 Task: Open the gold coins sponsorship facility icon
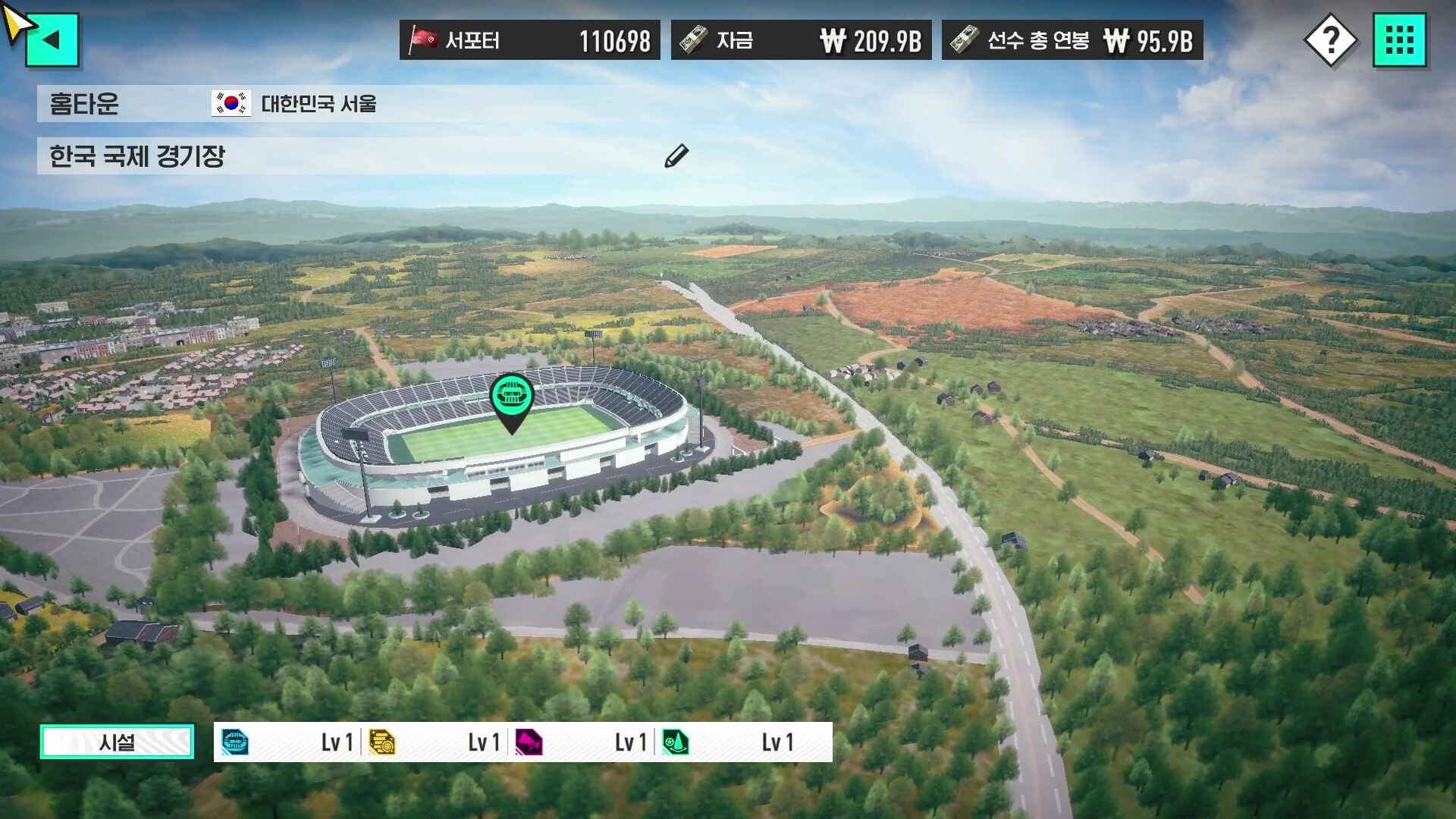pos(384,742)
